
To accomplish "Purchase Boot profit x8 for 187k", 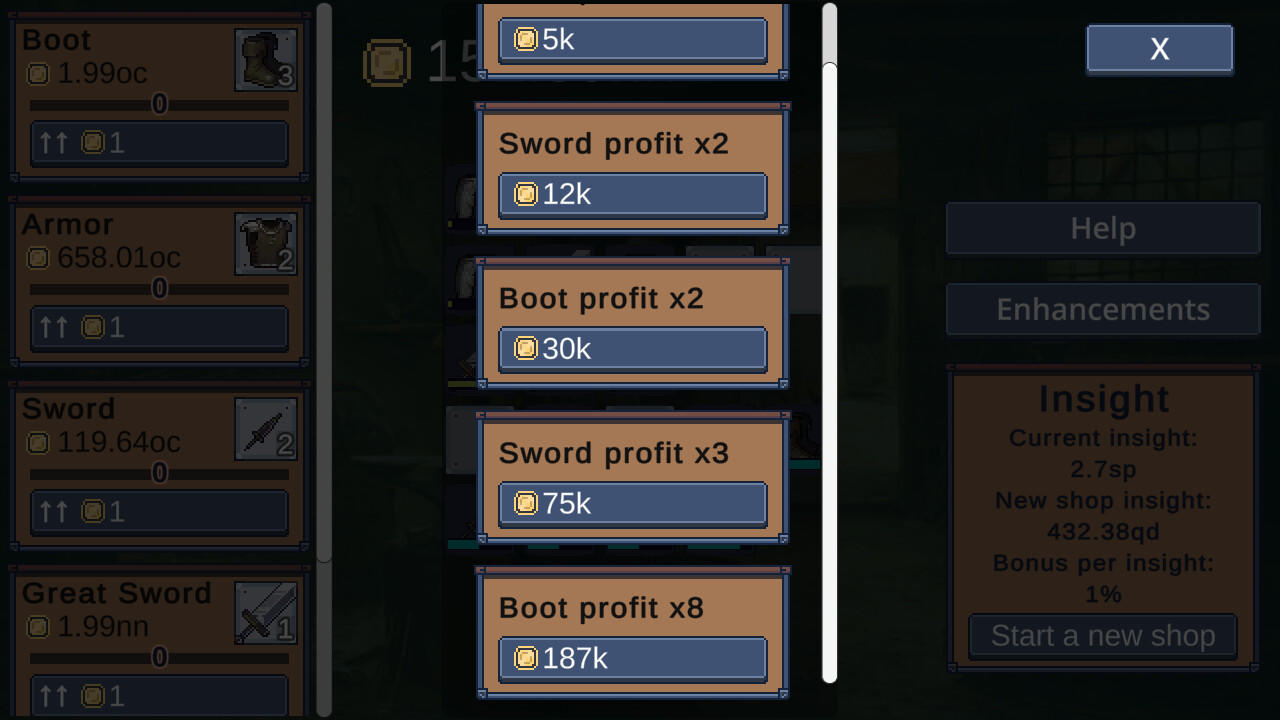I will [x=632, y=659].
